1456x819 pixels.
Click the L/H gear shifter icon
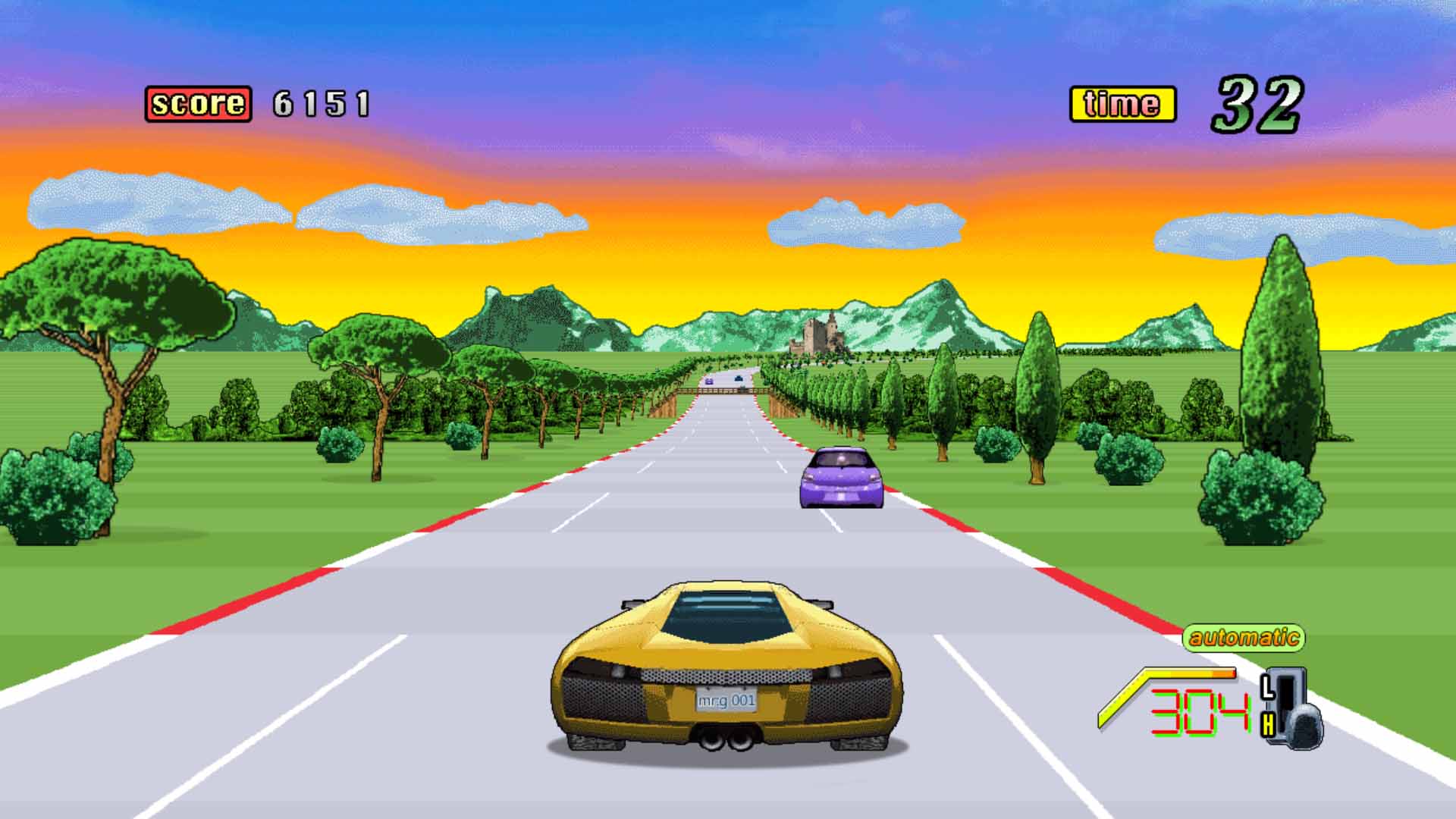pyautogui.click(x=1292, y=708)
